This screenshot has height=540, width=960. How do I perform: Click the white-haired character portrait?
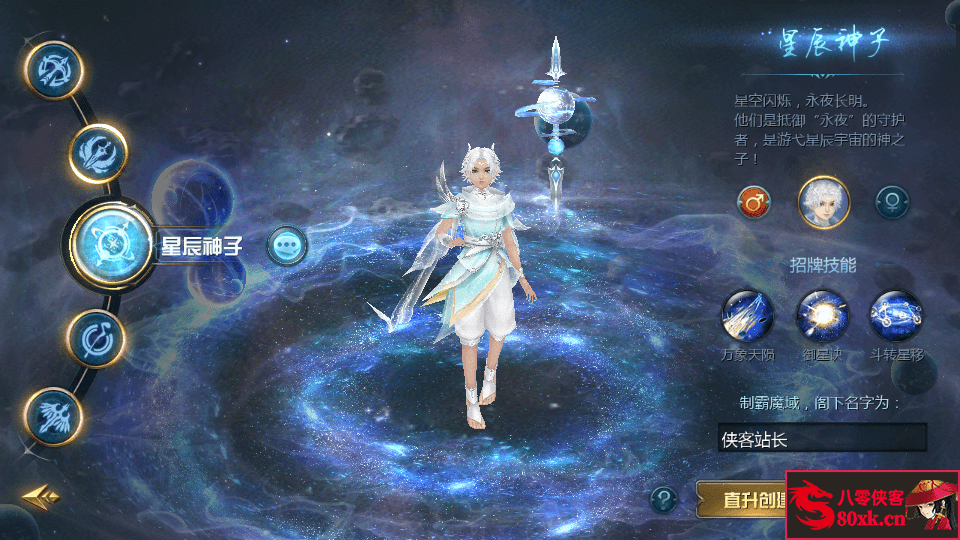point(823,202)
